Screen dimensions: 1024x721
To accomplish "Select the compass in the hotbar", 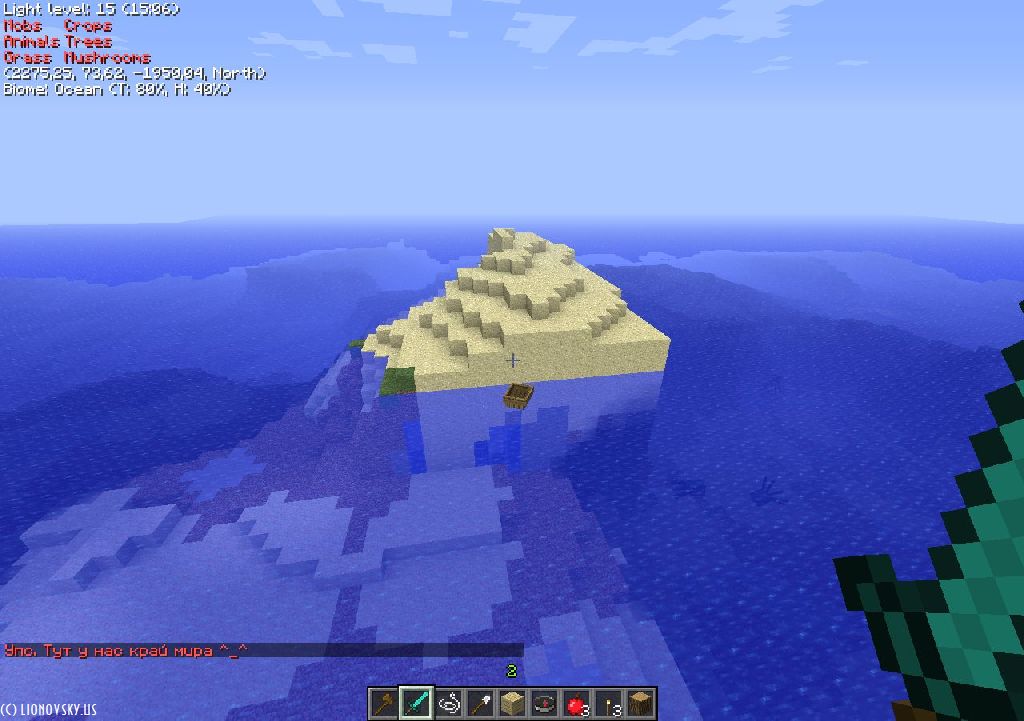I will click(x=544, y=703).
